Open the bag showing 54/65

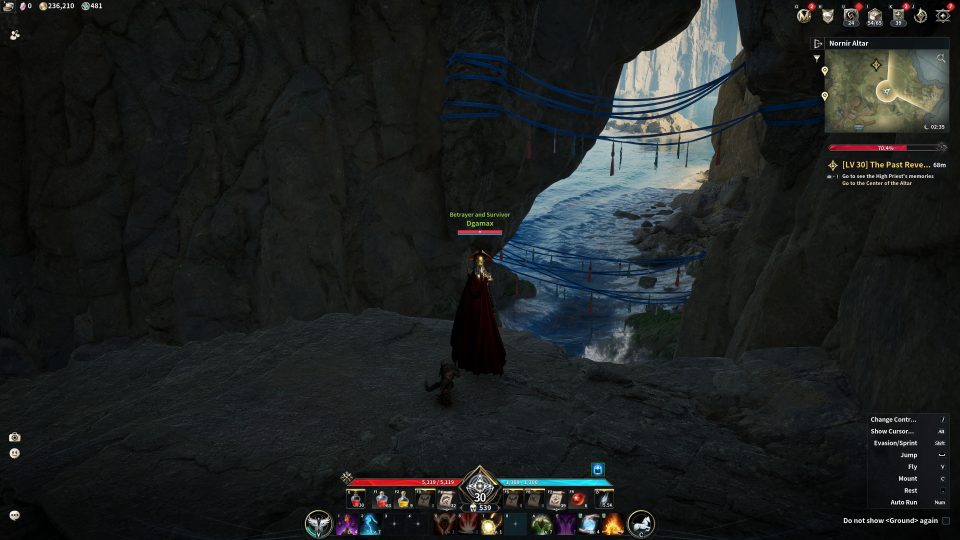[874, 15]
